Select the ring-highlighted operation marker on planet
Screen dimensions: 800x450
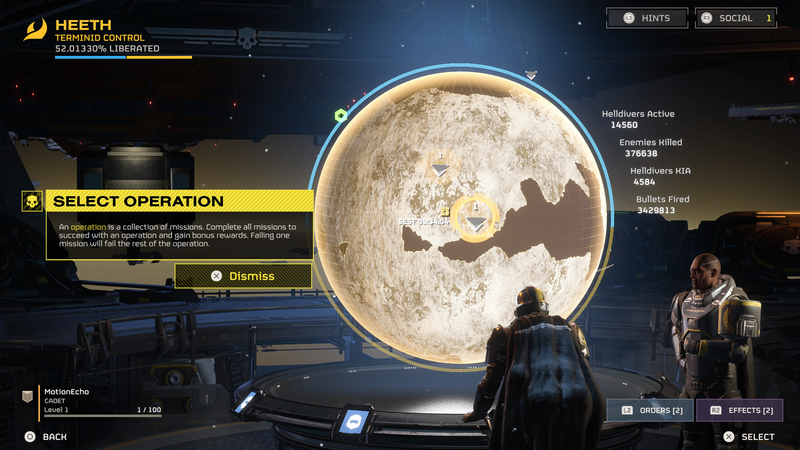click(477, 220)
